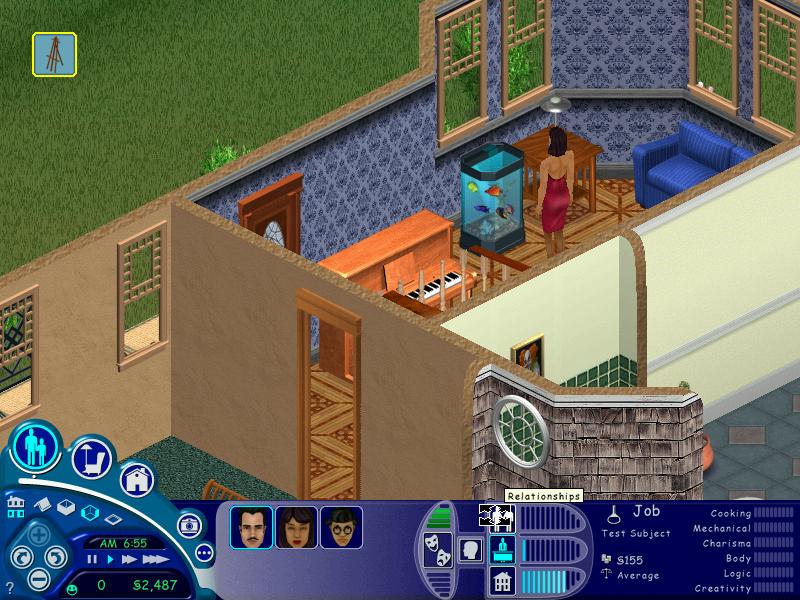Open the personality panel with the head icon

[469, 549]
